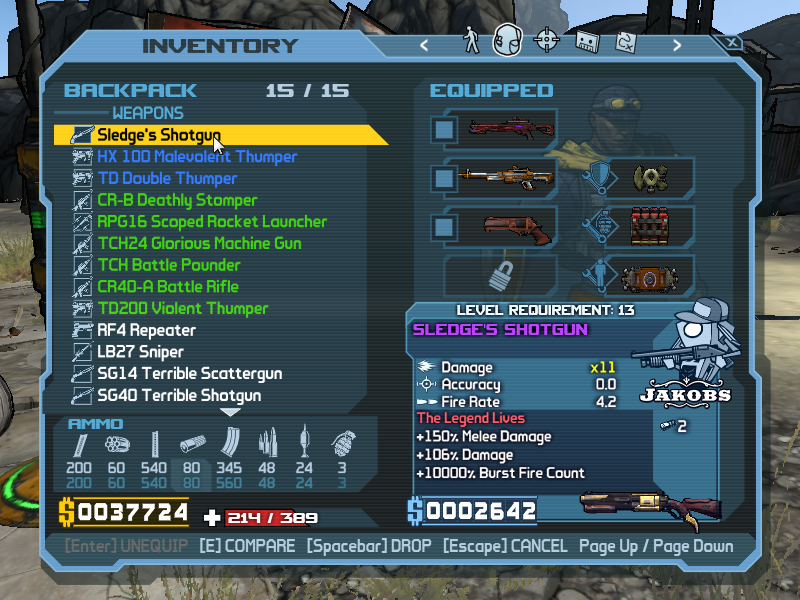Select the TD Double Thumper row
The width and height of the screenshot is (800, 600).
166,179
